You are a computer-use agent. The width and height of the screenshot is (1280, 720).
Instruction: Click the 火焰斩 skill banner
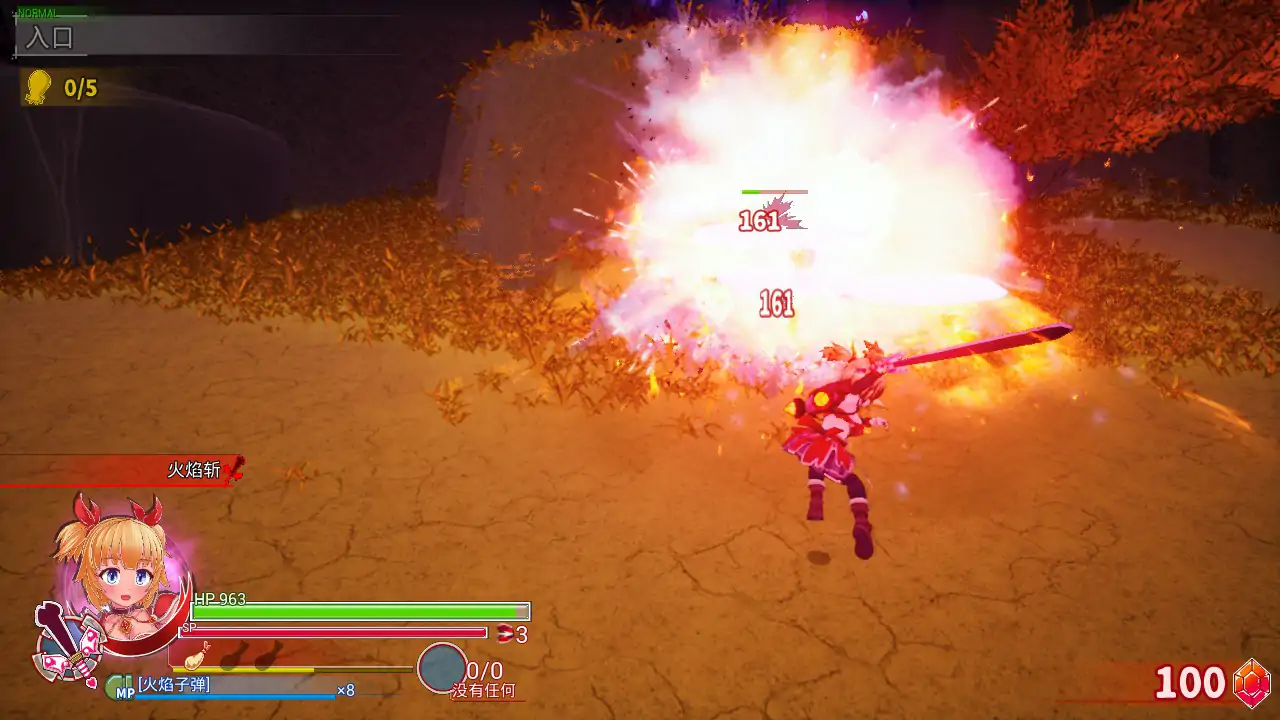click(x=195, y=470)
